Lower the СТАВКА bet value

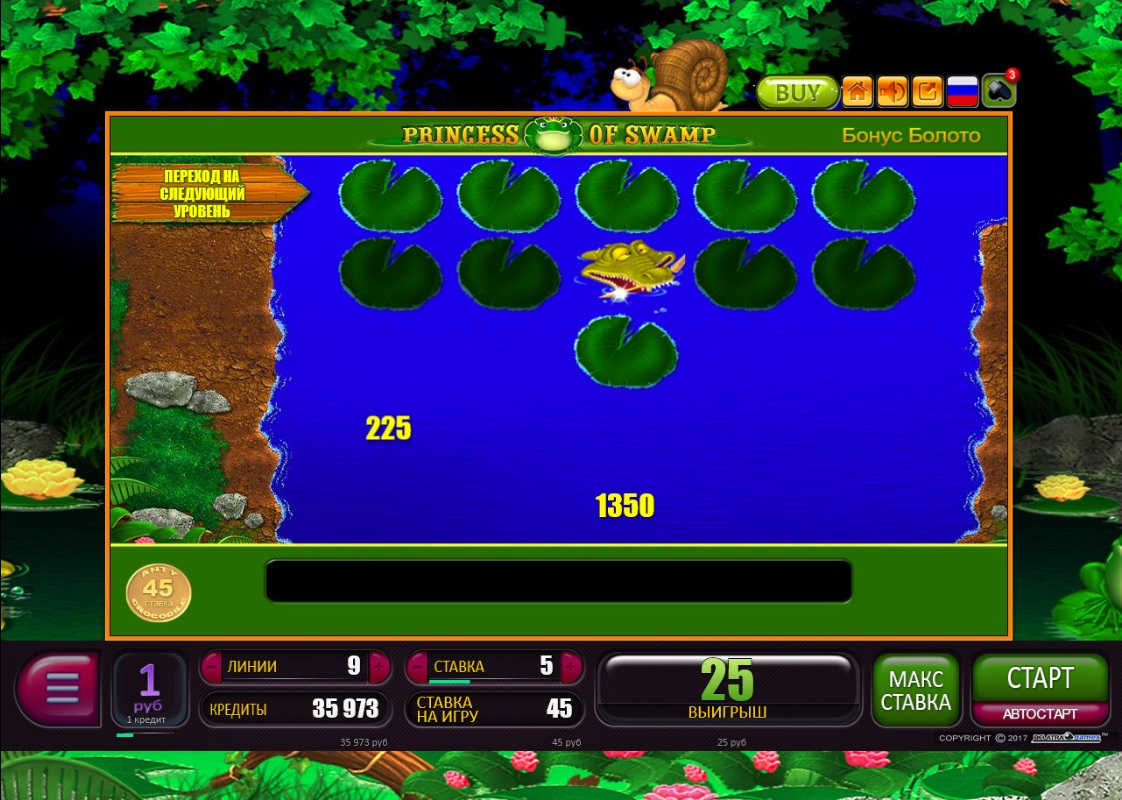pos(416,666)
